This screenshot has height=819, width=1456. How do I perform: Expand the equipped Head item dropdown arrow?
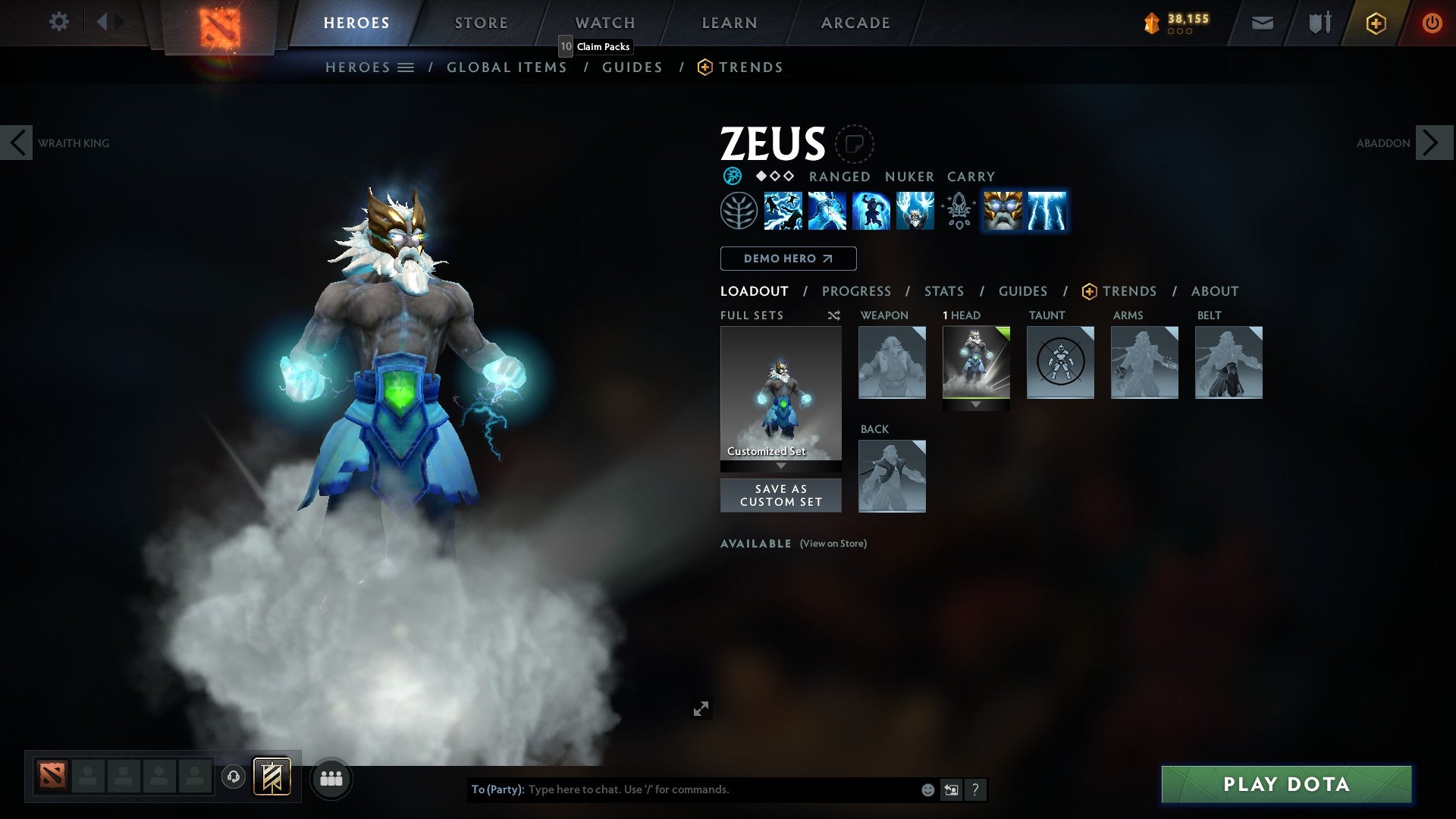[976, 405]
